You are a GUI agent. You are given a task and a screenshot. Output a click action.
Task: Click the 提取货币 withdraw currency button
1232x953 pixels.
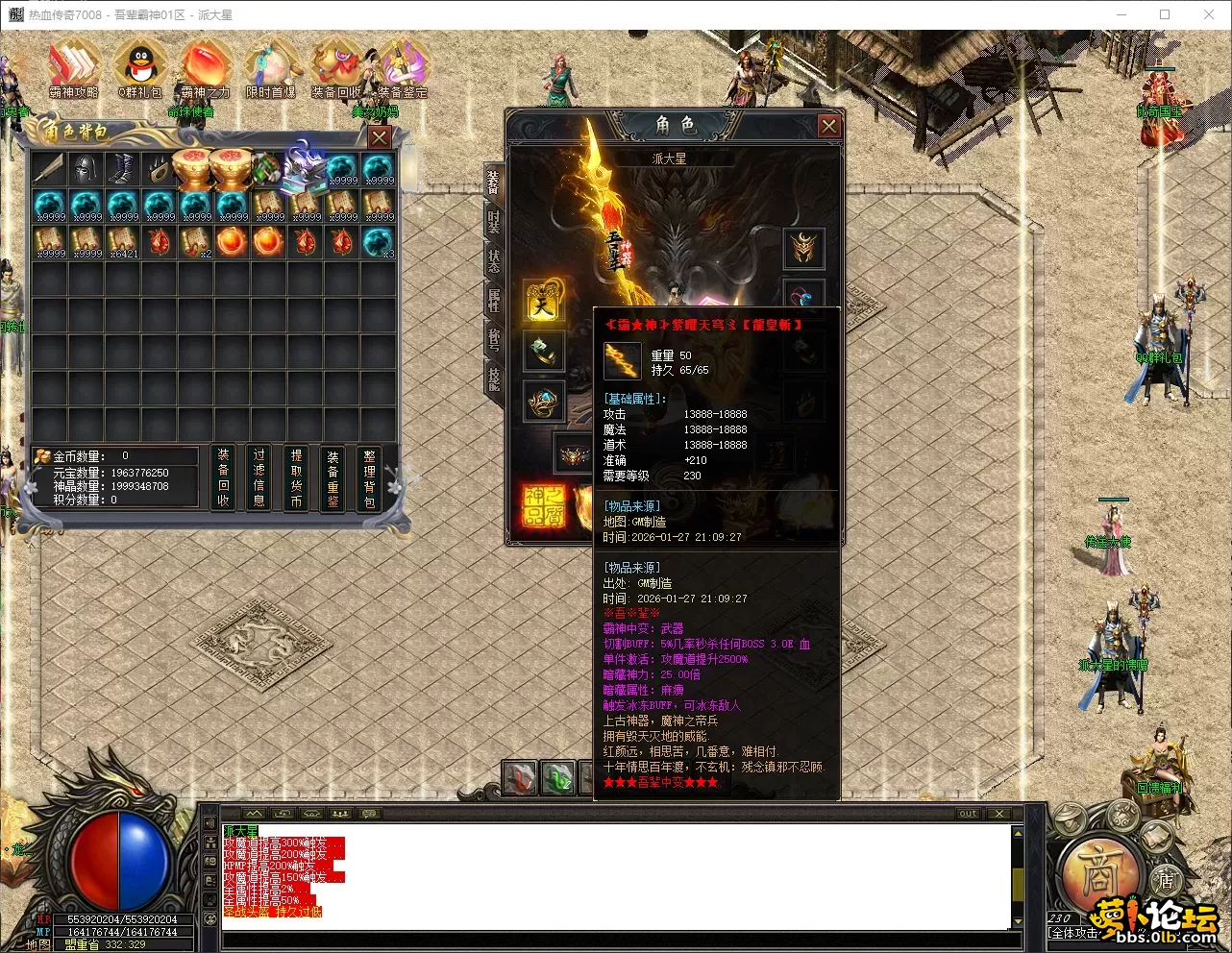point(296,476)
